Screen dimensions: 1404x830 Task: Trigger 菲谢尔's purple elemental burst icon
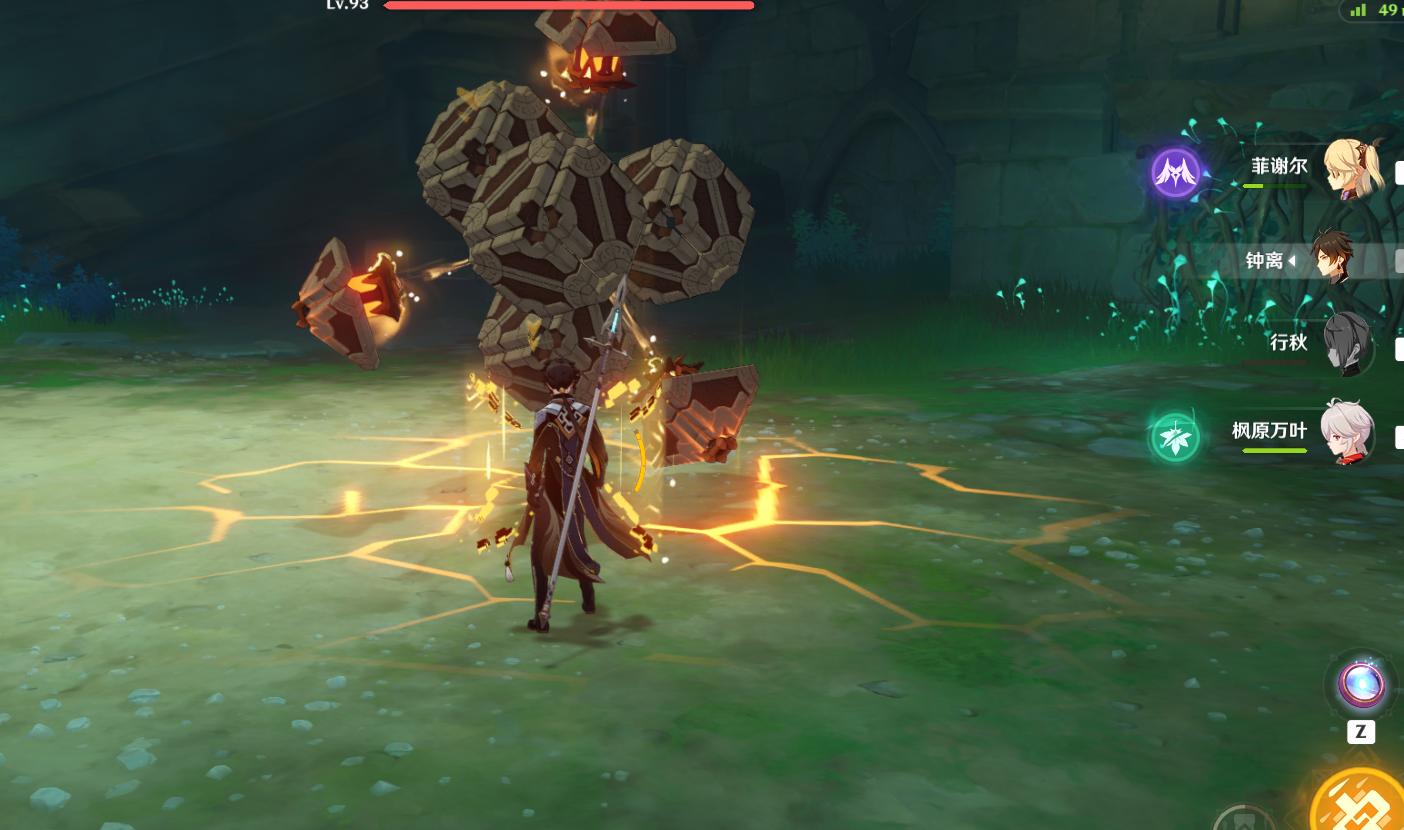1175,172
